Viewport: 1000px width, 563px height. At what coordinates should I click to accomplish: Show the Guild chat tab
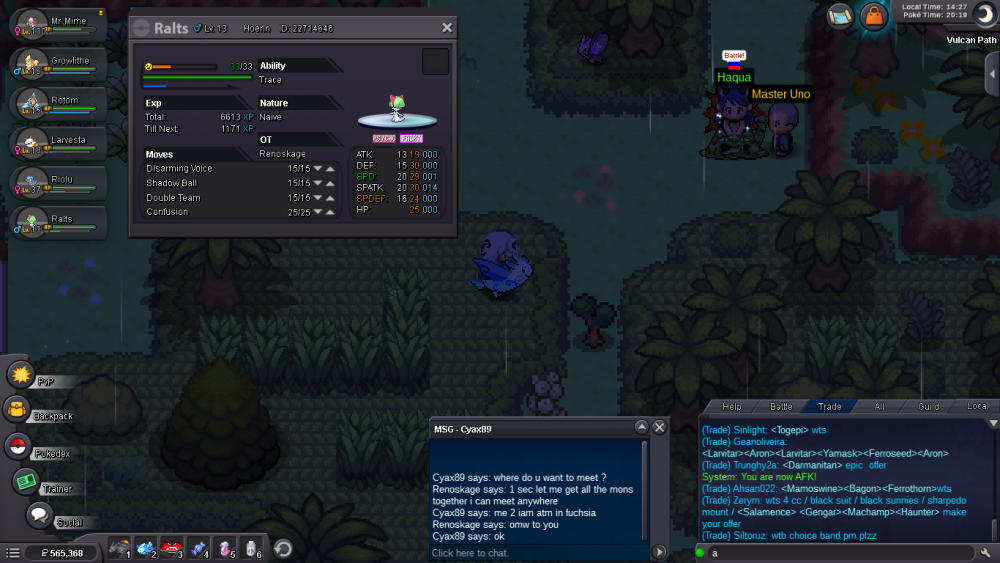(x=929, y=406)
